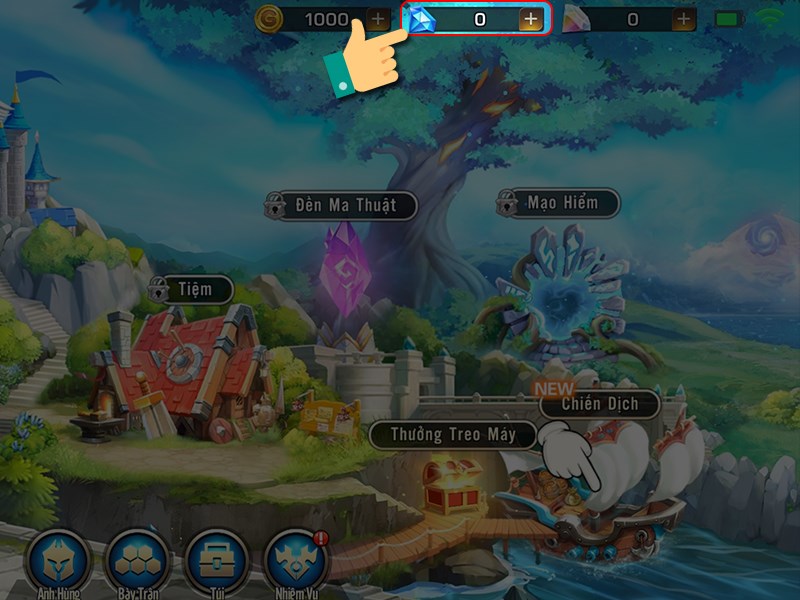The width and height of the screenshot is (800, 600).
Task: Select the locked Mạo Hiểm label
Action: [562, 203]
